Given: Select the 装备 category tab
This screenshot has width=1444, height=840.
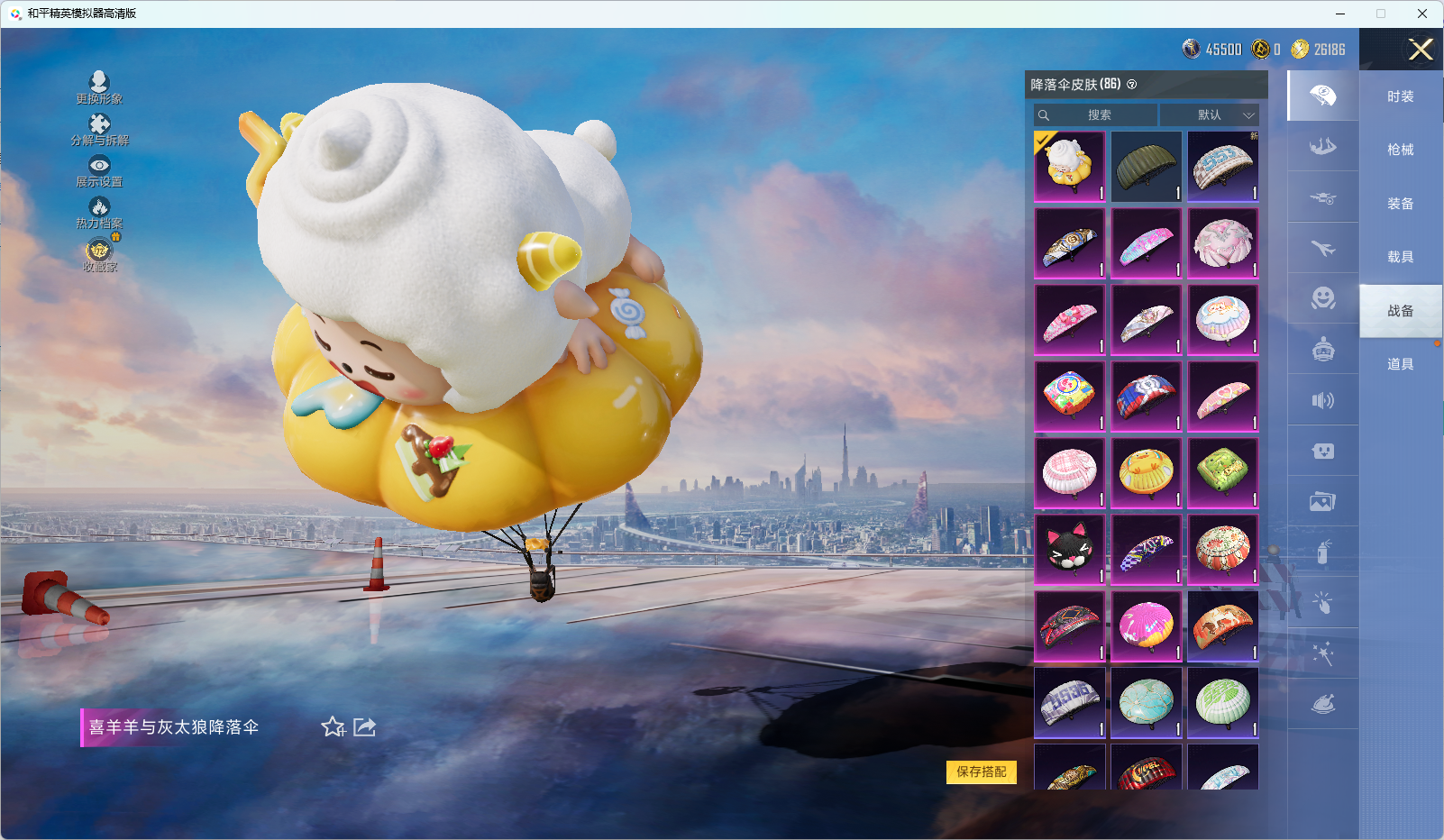Looking at the screenshot, I should 1400,204.
